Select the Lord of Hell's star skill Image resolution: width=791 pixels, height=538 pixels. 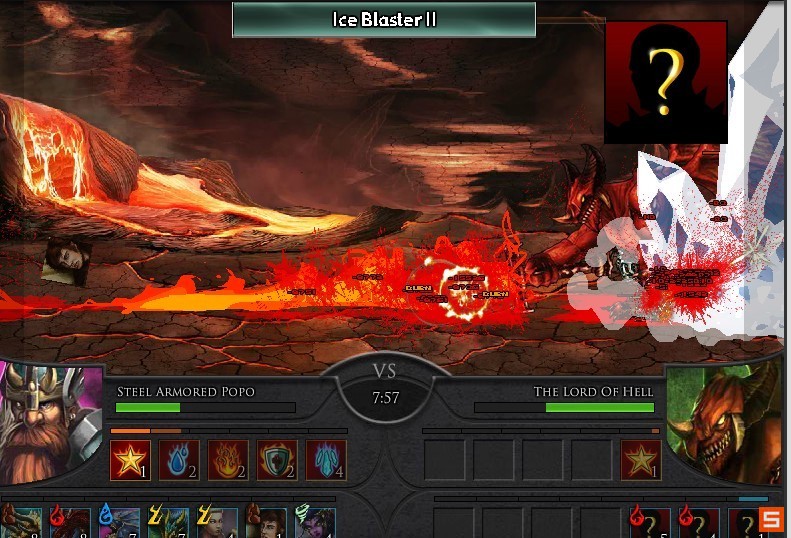(x=640, y=460)
